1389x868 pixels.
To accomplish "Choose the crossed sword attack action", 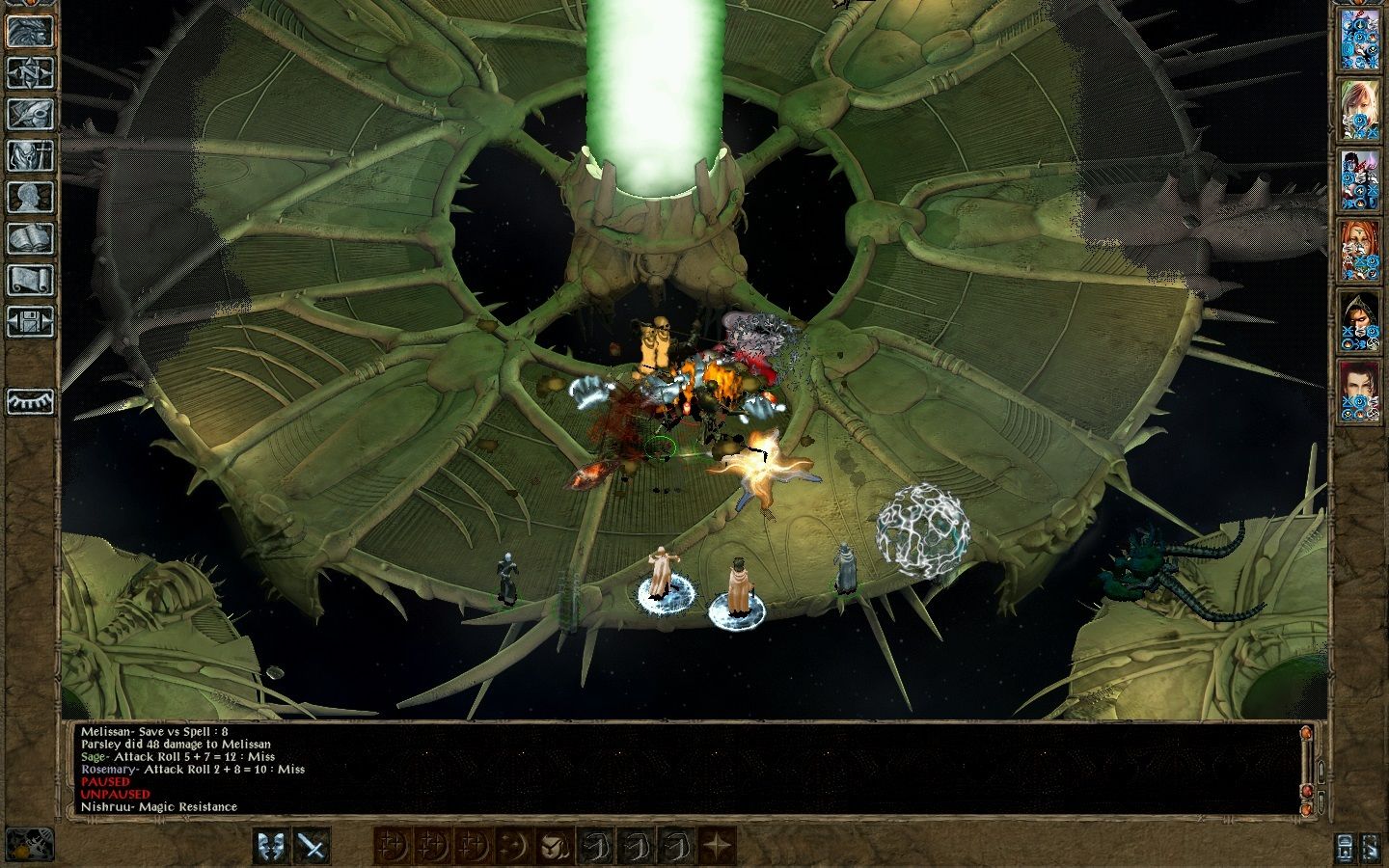I will [x=313, y=846].
